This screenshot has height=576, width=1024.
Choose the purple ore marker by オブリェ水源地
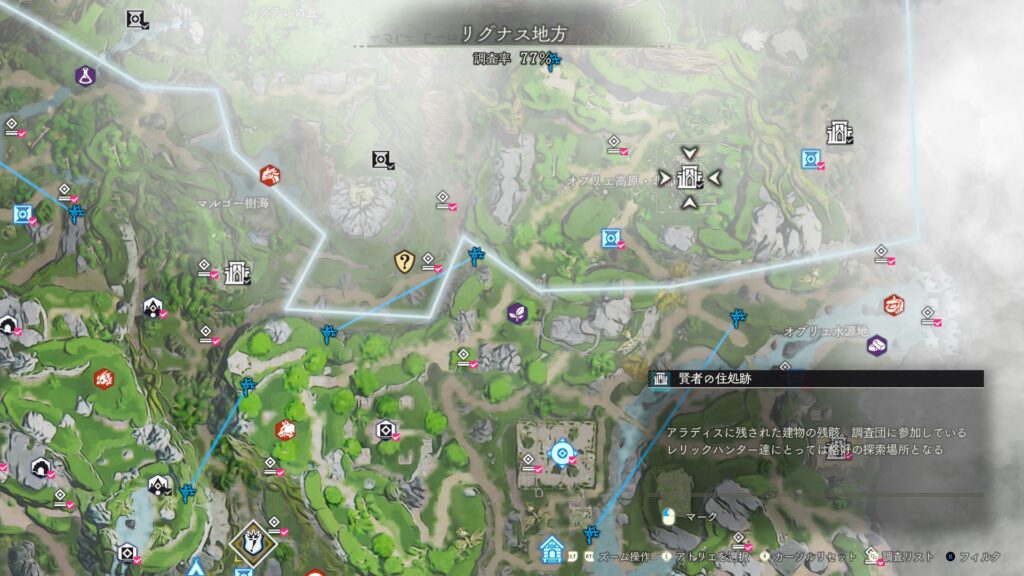(877, 345)
